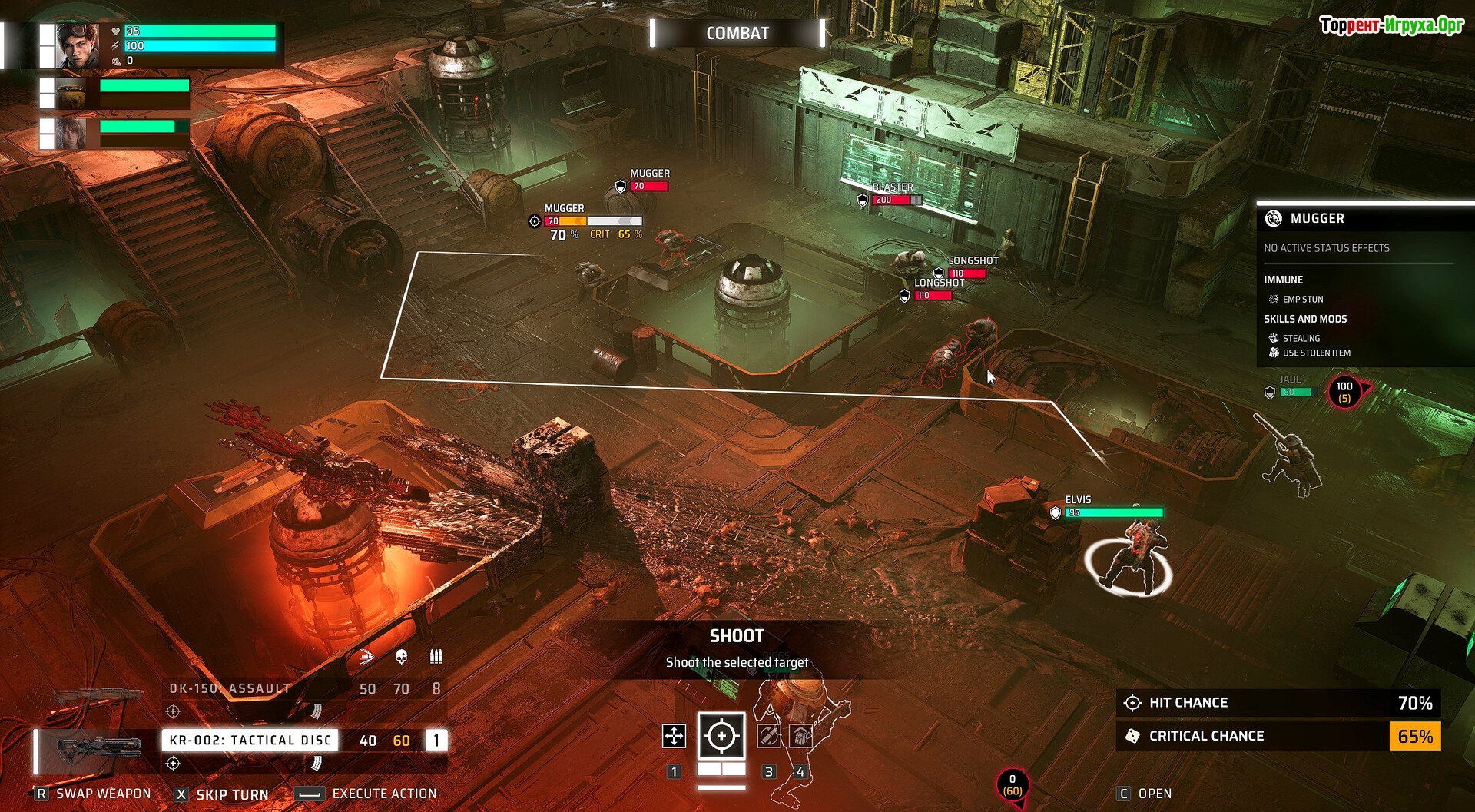Target the Mugger with 70% hit chance
This screenshot has width=1475, height=812.
[565, 209]
